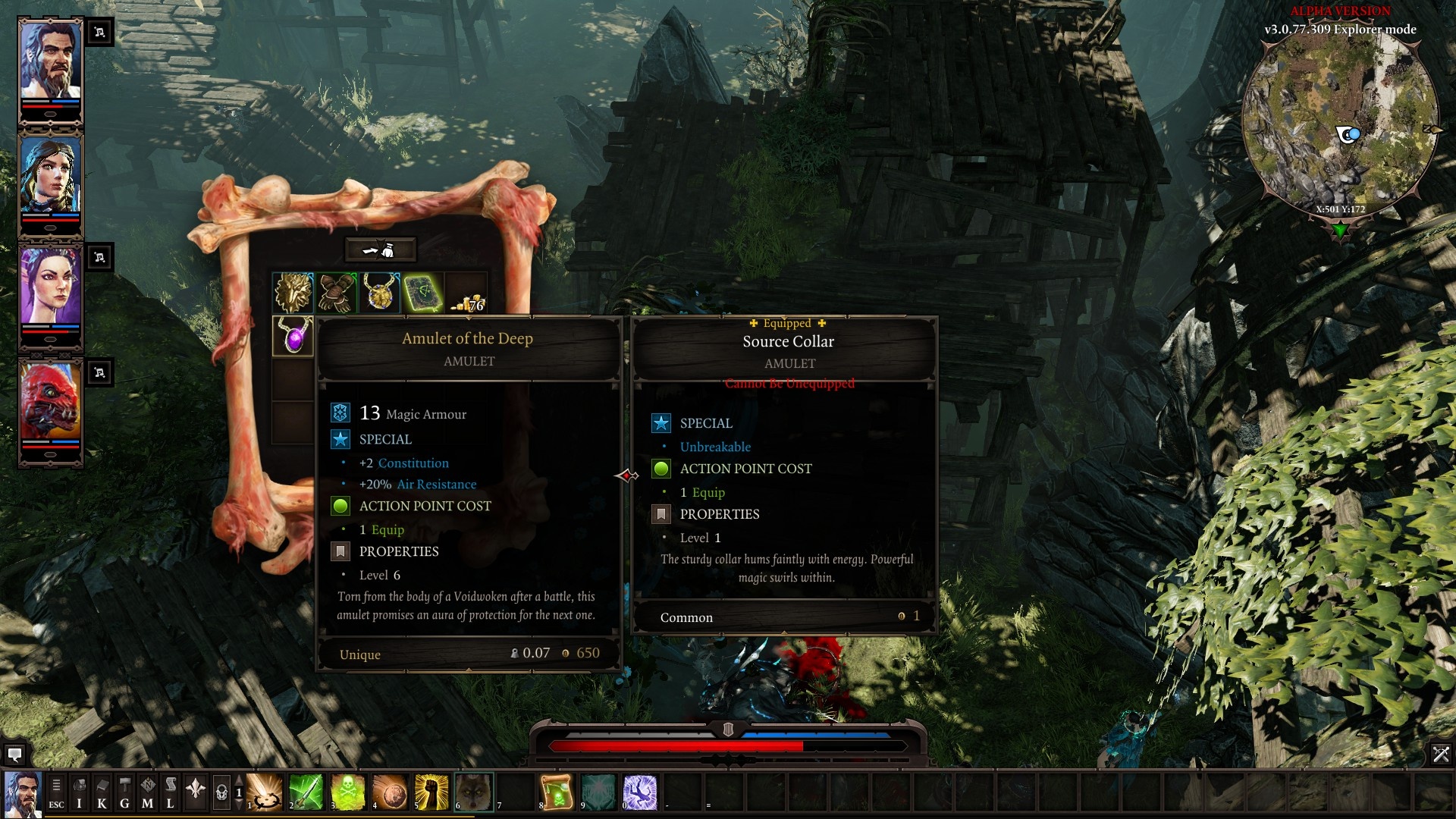This screenshot has width=1456, height=819.
Task: Select the glowing green skillbook in inventory
Action: click(x=423, y=292)
